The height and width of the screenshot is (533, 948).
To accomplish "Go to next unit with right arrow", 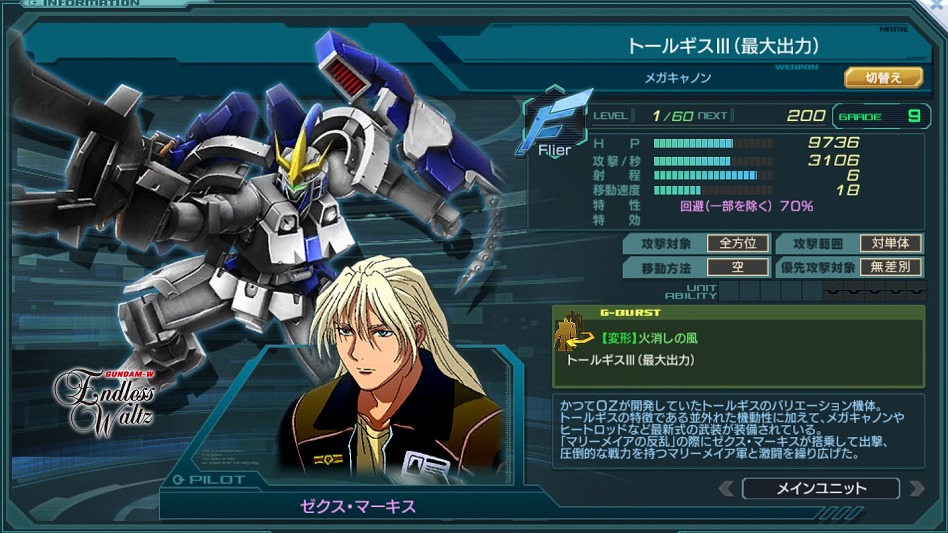I will [x=914, y=489].
